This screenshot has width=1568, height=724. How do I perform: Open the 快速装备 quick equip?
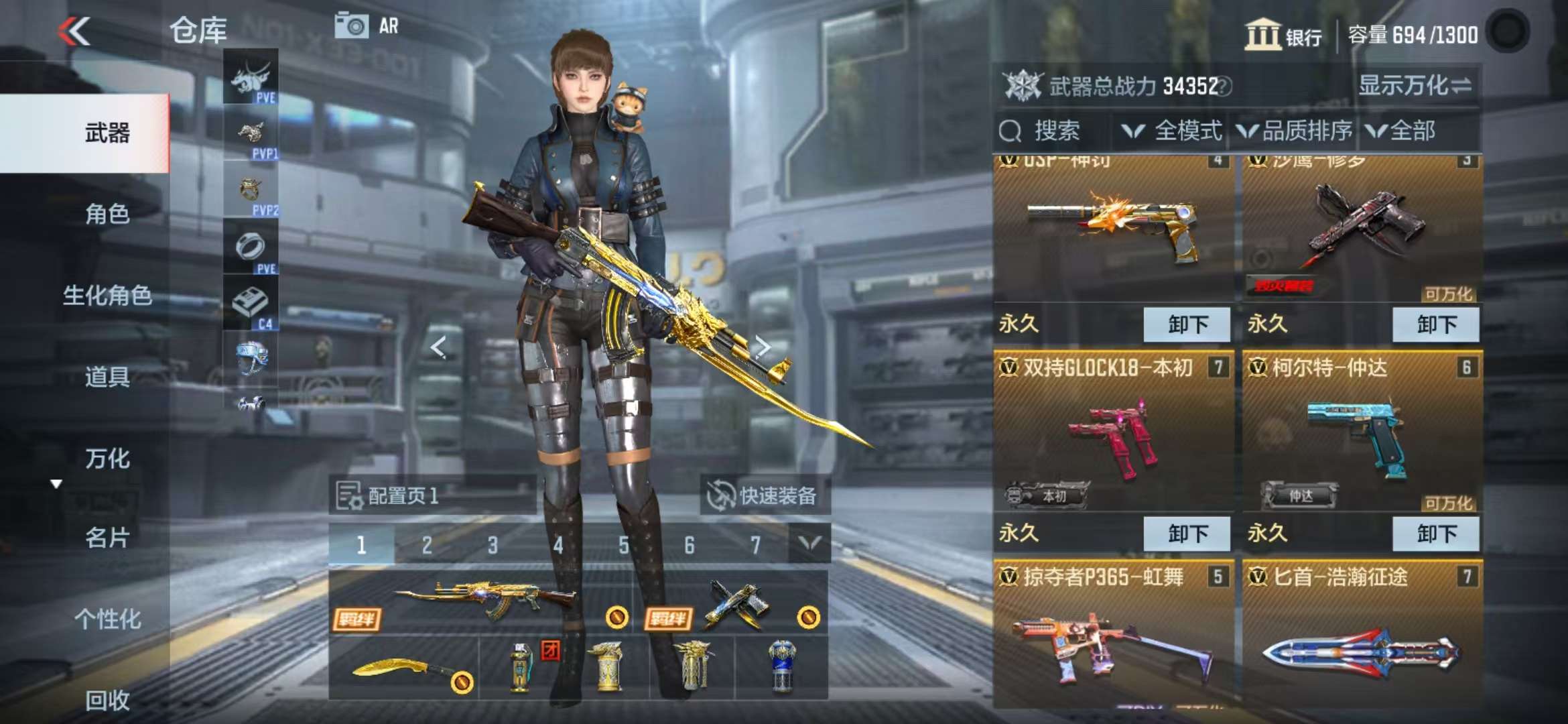click(764, 495)
